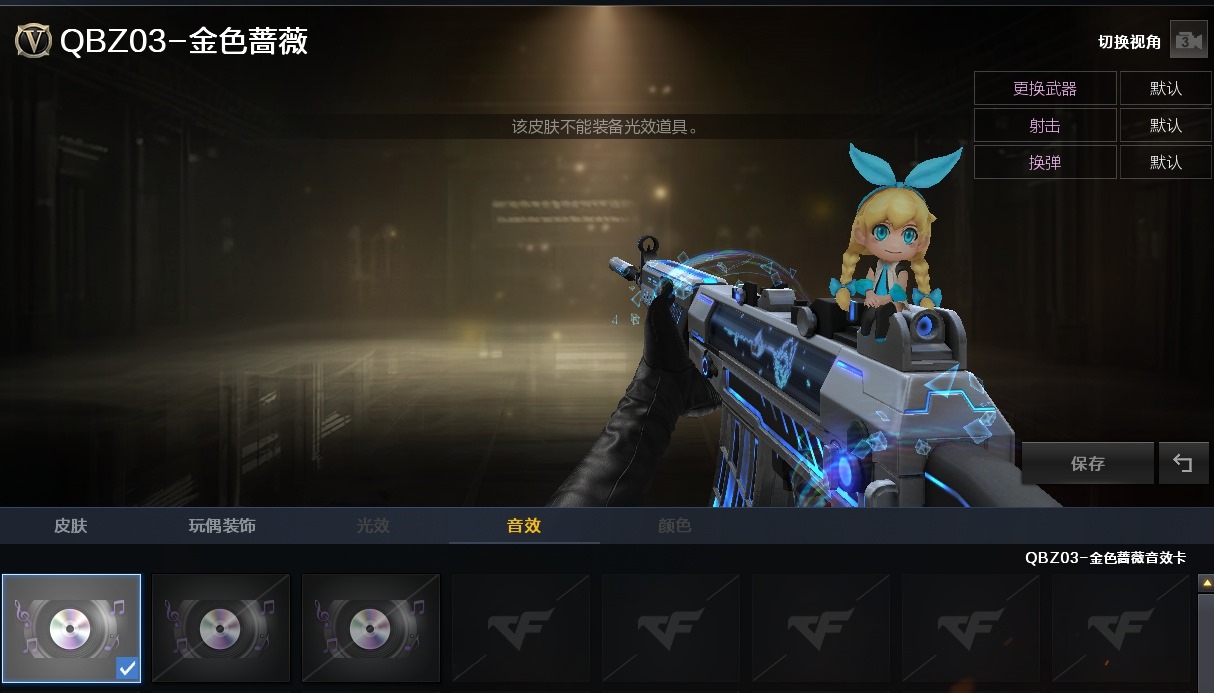Open the 默认 setting beside 更换武器
This screenshot has height=693, width=1214.
tap(1165, 89)
